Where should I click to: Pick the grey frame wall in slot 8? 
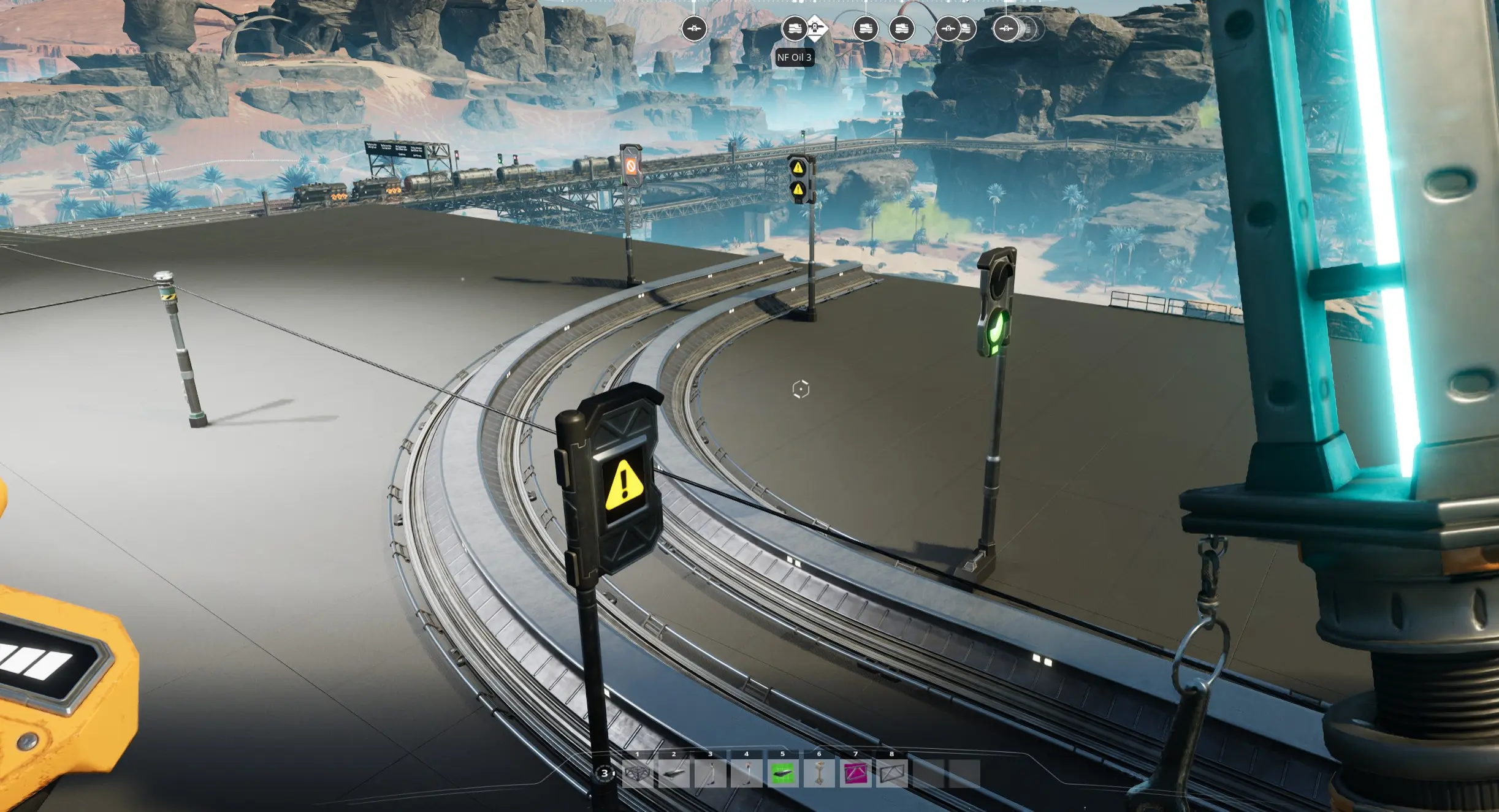pos(892,773)
